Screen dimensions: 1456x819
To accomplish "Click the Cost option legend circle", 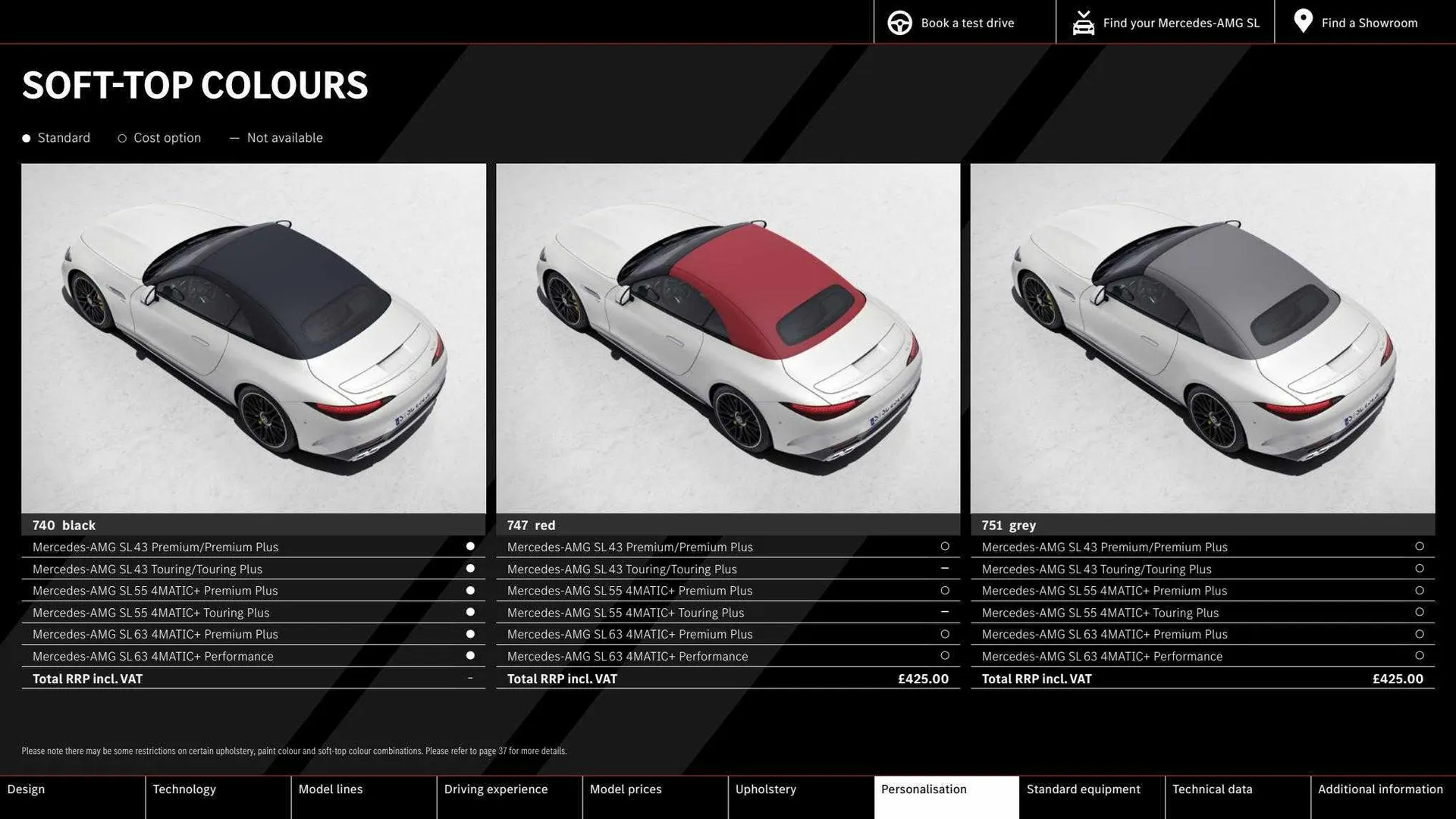I will coord(122,138).
